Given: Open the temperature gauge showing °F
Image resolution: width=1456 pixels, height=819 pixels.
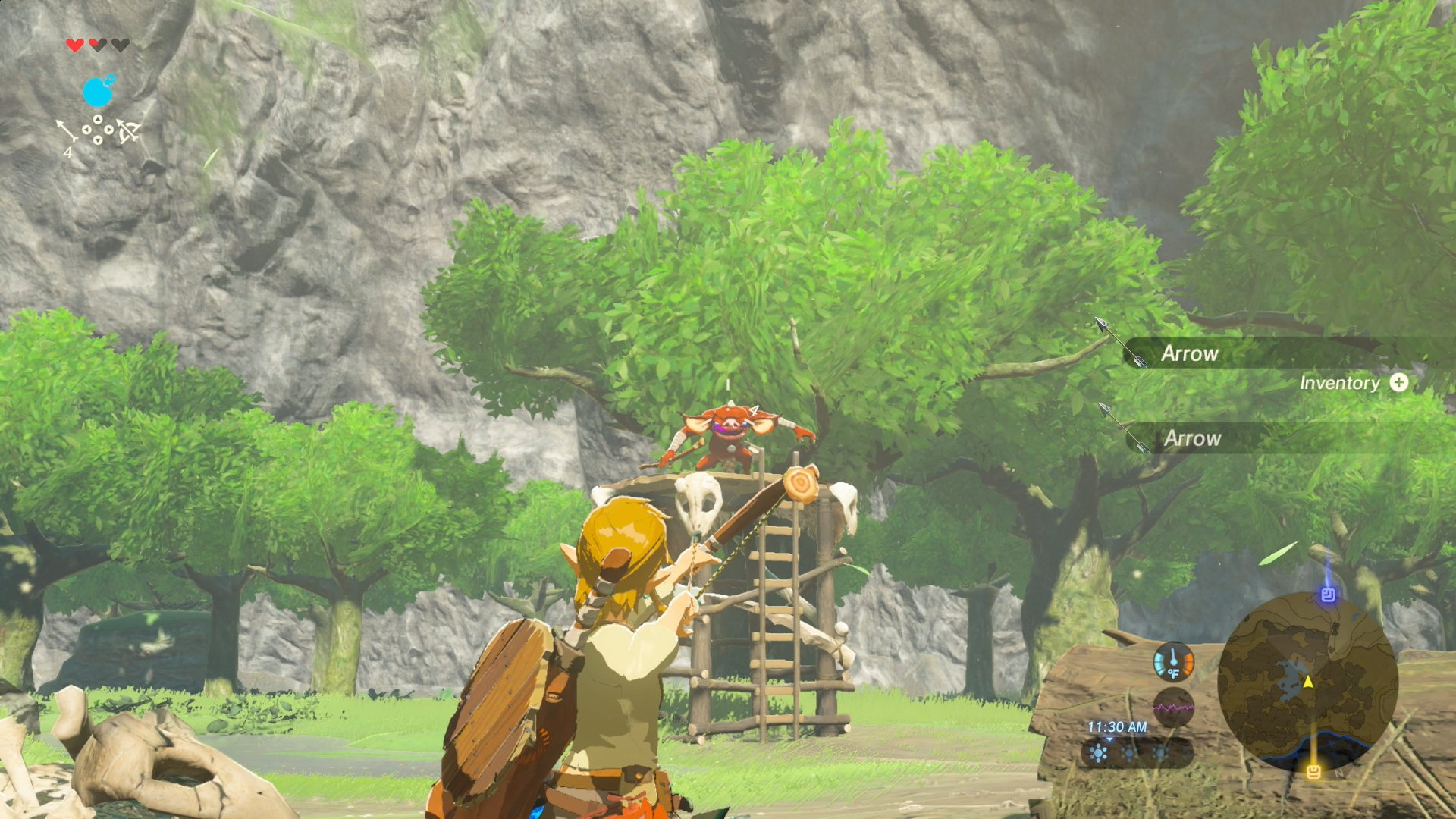Looking at the screenshot, I should tap(1174, 662).
